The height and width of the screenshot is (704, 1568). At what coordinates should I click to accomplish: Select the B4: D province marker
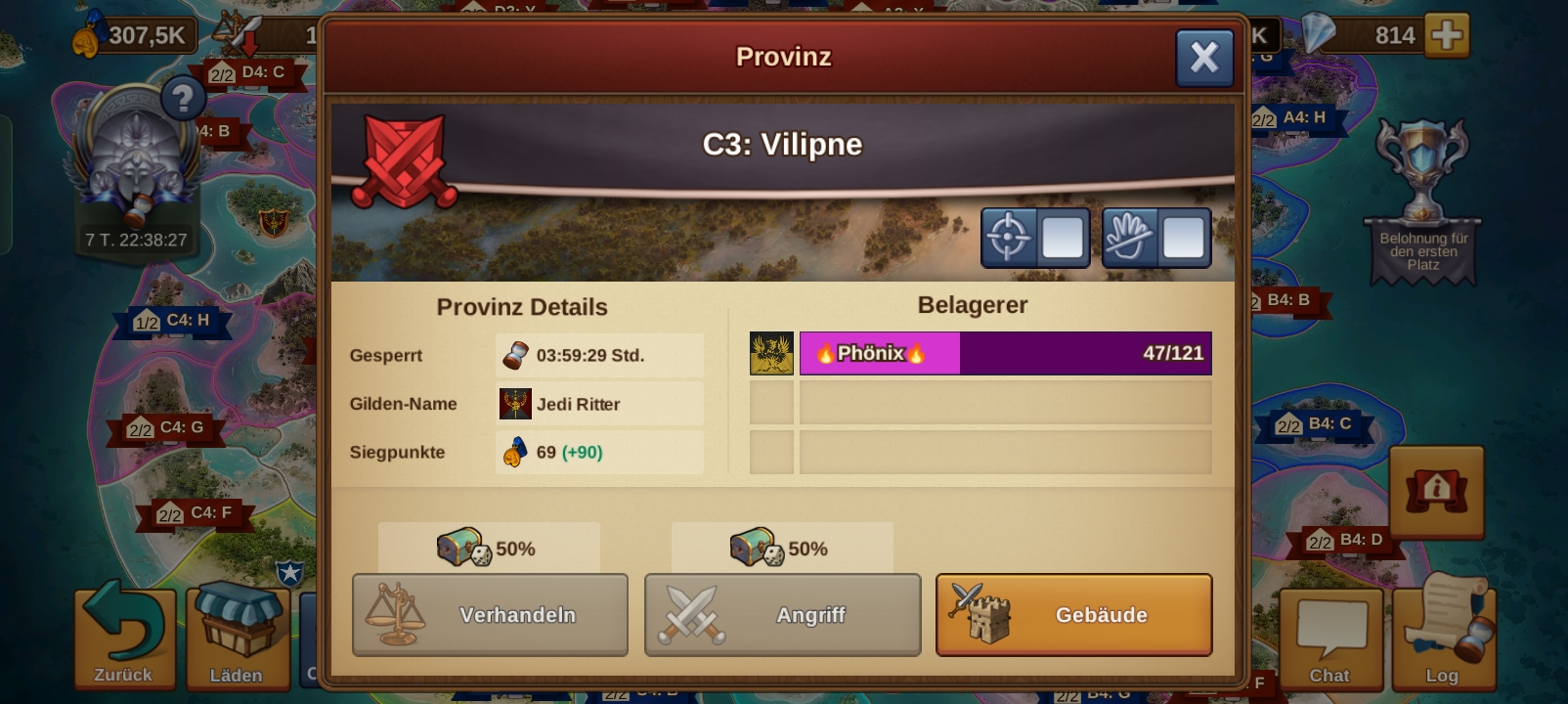[x=1347, y=541]
